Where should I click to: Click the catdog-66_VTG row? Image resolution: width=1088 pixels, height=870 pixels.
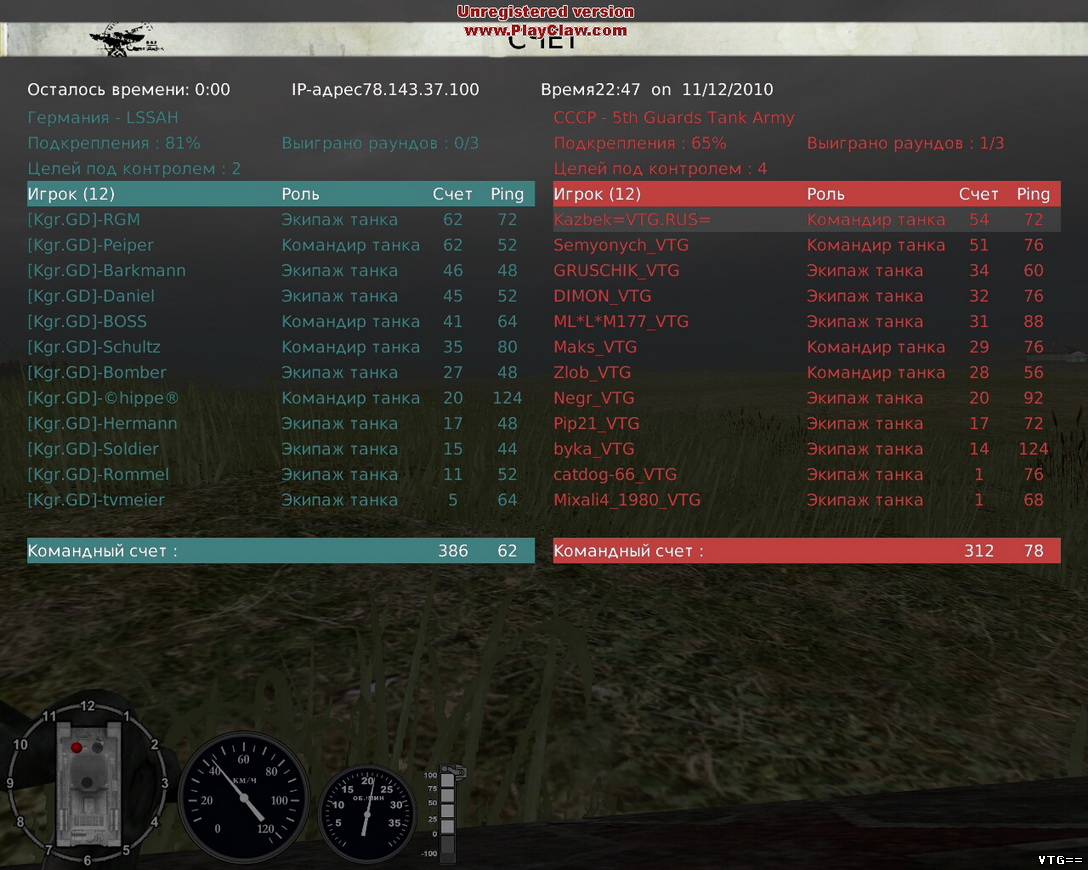(615, 475)
